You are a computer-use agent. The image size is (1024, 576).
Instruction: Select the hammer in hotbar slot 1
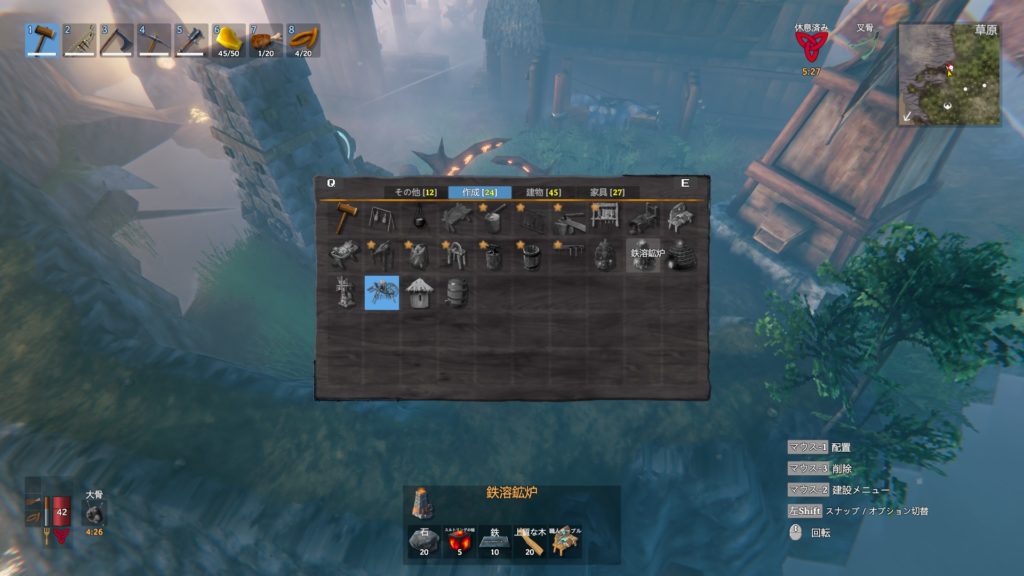click(42, 40)
